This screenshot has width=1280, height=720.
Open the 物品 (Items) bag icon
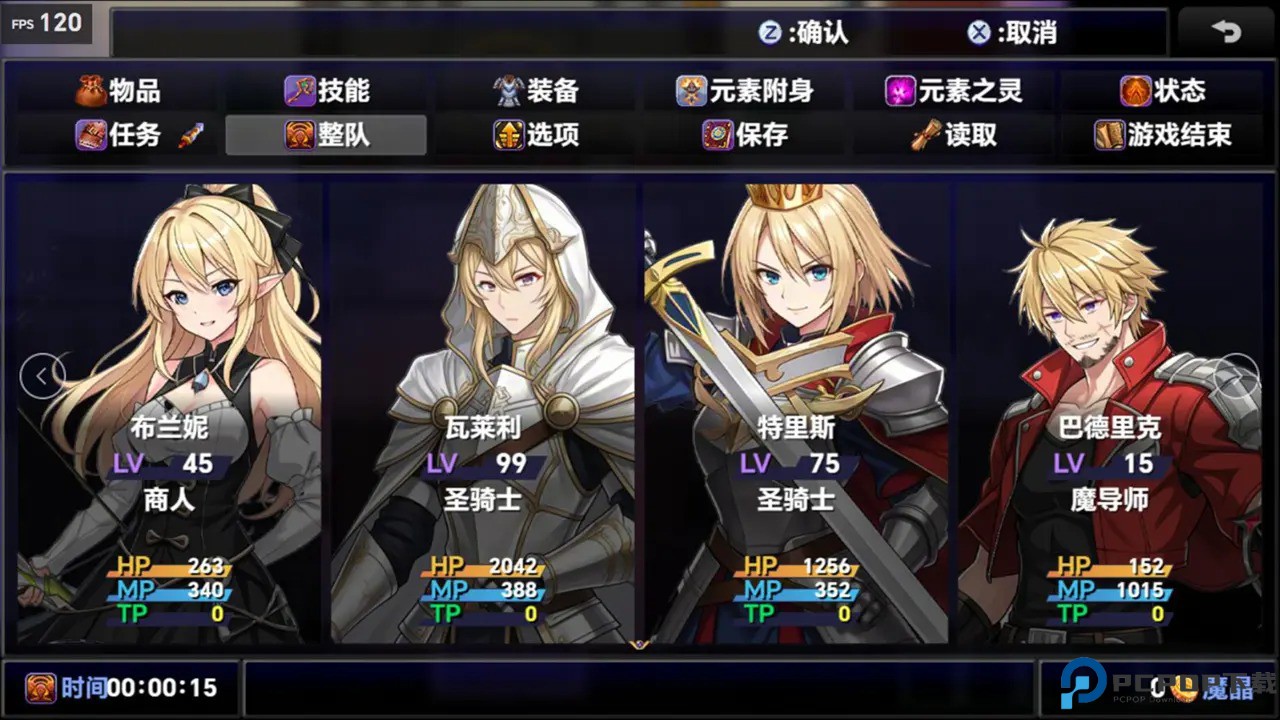[93, 90]
